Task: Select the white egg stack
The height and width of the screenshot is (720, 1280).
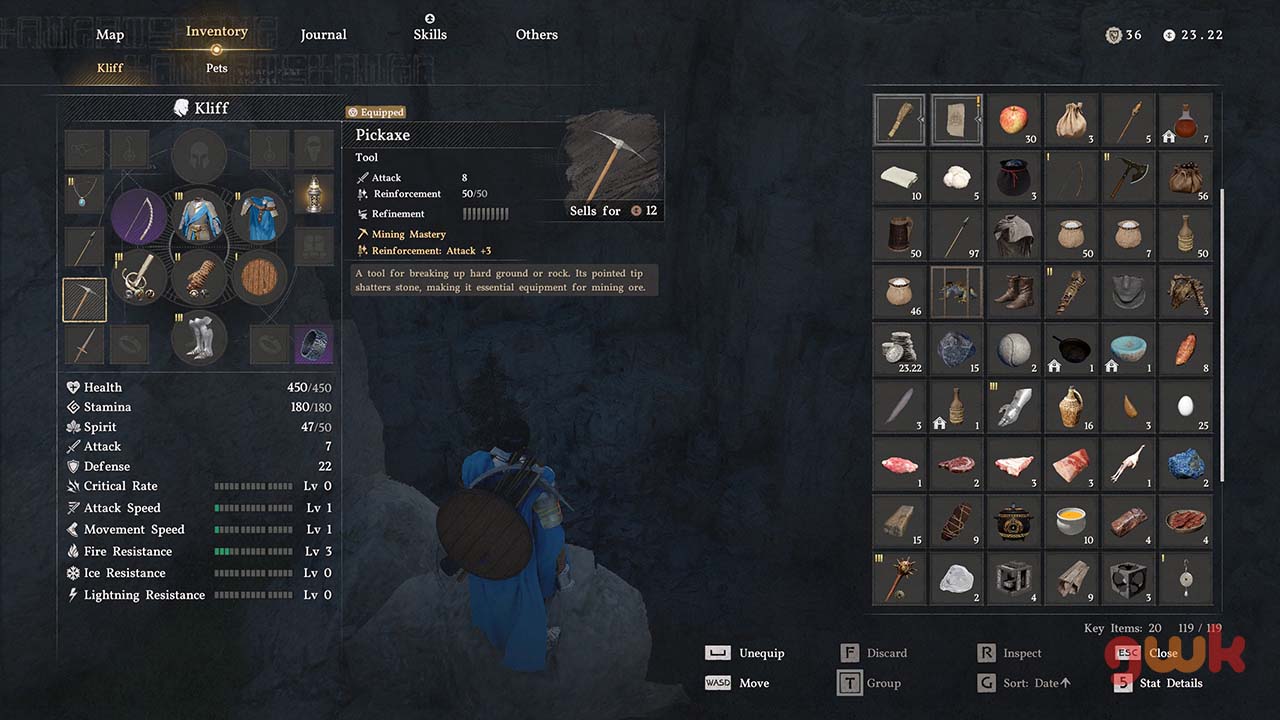Action: 1186,406
